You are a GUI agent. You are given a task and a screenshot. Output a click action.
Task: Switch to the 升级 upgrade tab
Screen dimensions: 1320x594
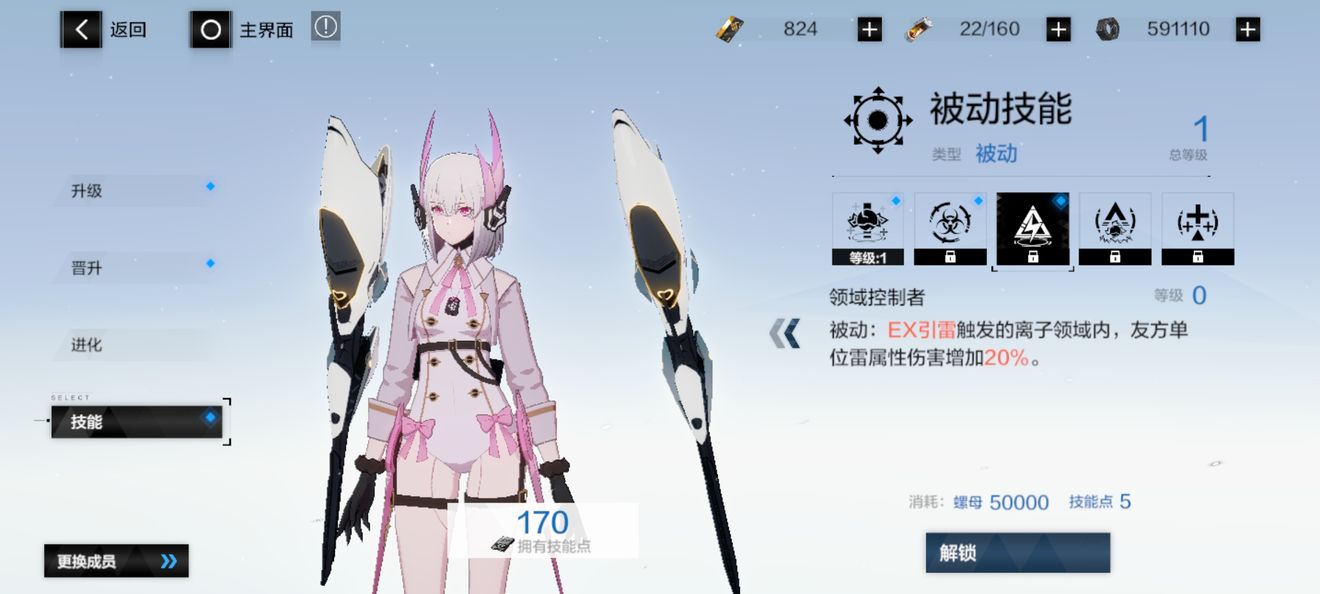tap(135, 190)
